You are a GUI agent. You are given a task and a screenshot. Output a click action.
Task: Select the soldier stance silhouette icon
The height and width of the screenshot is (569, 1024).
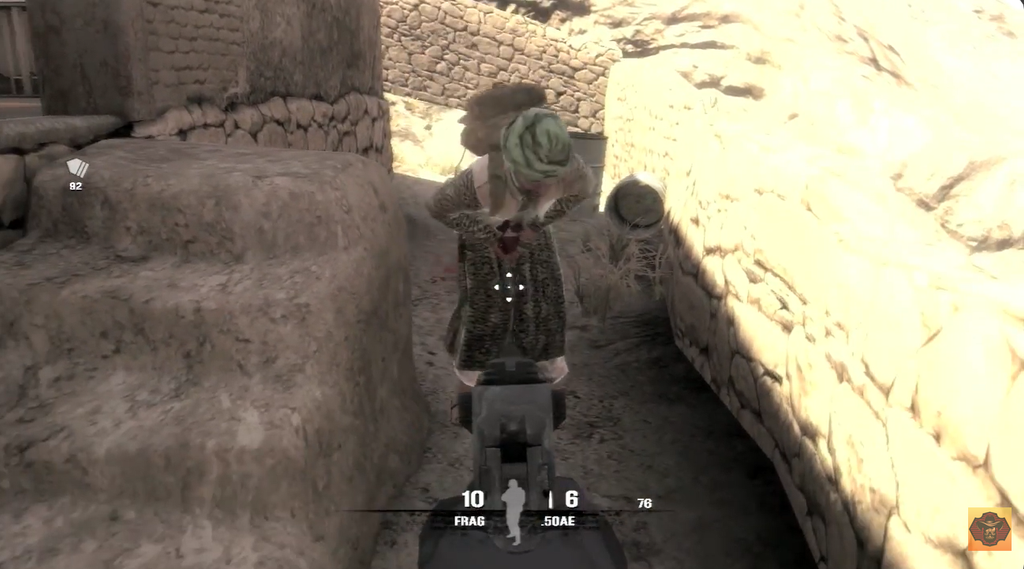513,511
